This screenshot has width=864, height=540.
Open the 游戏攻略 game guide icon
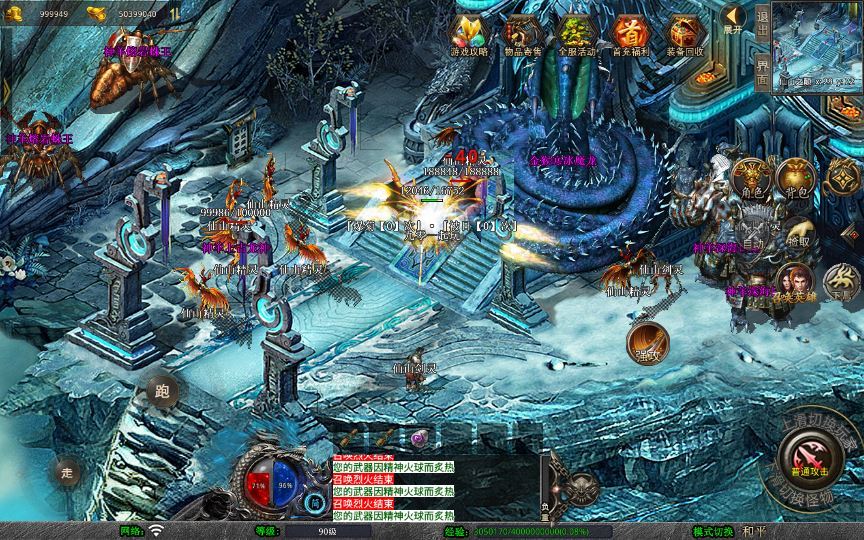[x=469, y=34]
